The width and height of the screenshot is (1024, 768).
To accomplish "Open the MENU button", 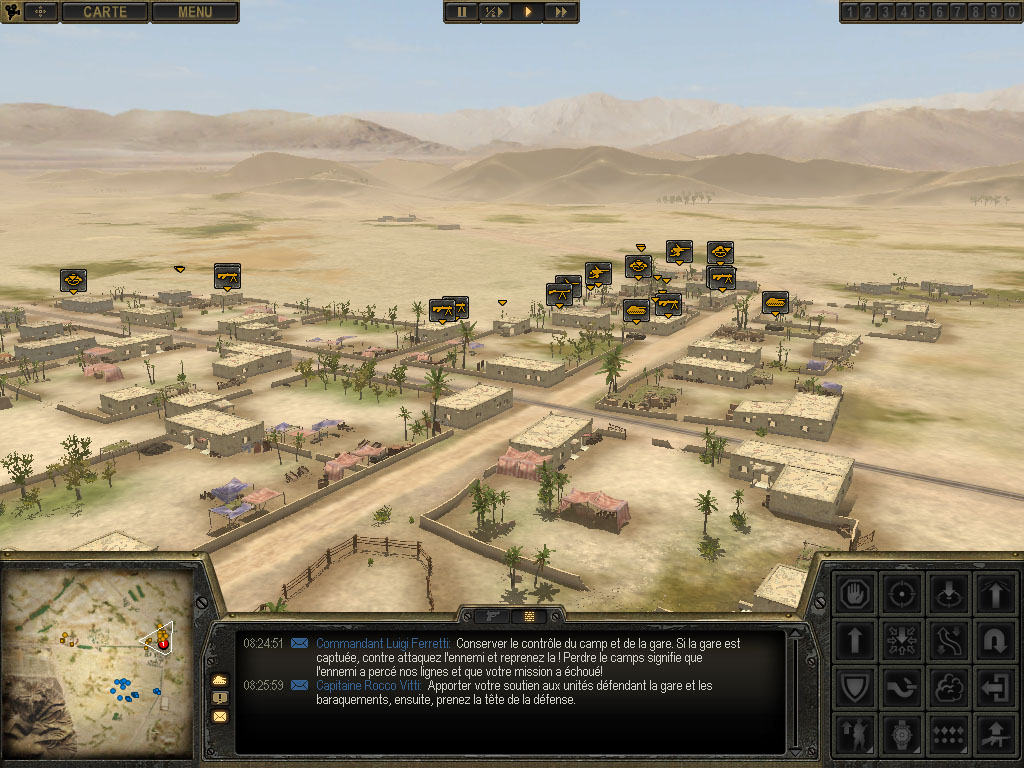I will pyautogui.click(x=195, y=12).
